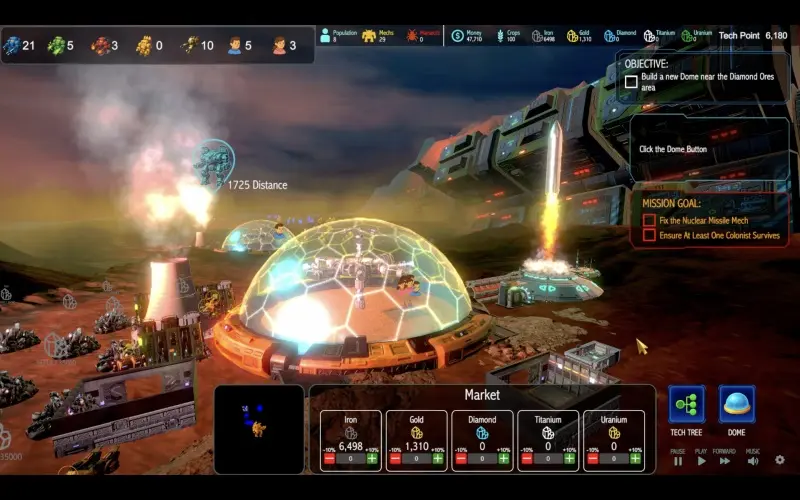The height and width of the screenshot is (500, 800).
Task: Open the Tech Tree
Action: pos(686,404)
